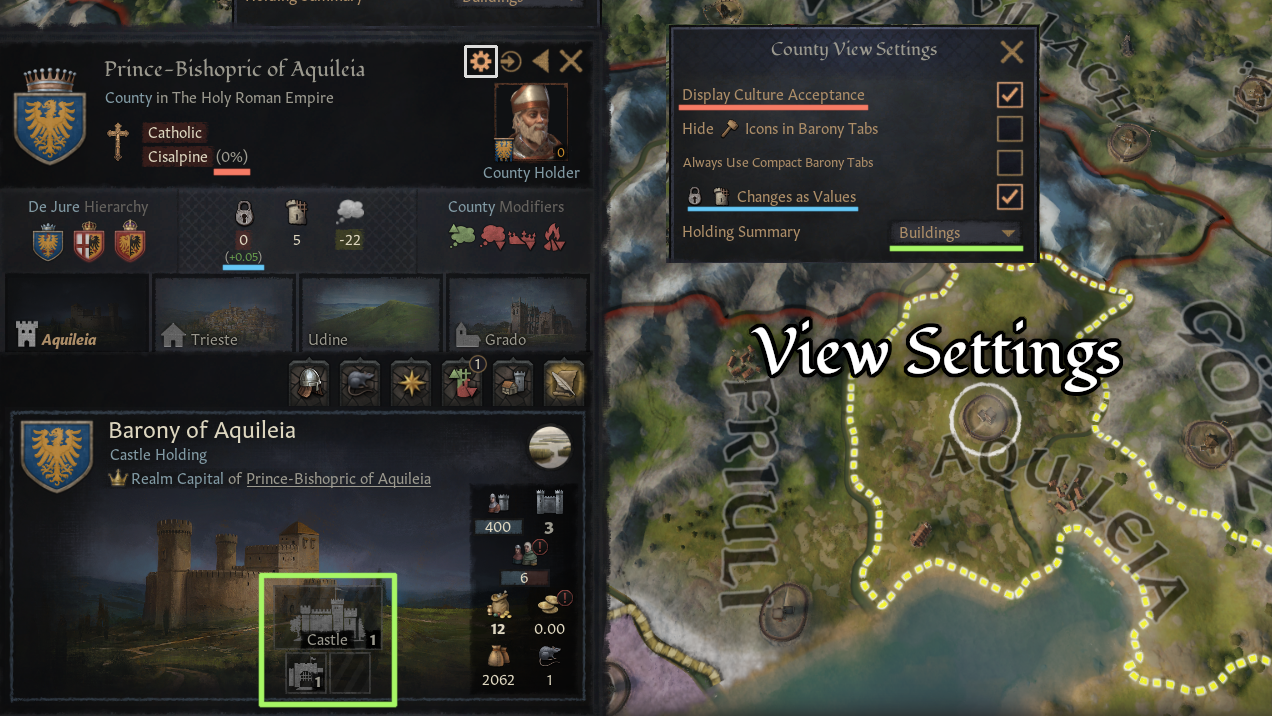Follow the Prince-Bishopric of Aquileia realm capital link
The width and height of the screenshot is (1272, 716).
(x=338, y=479)
